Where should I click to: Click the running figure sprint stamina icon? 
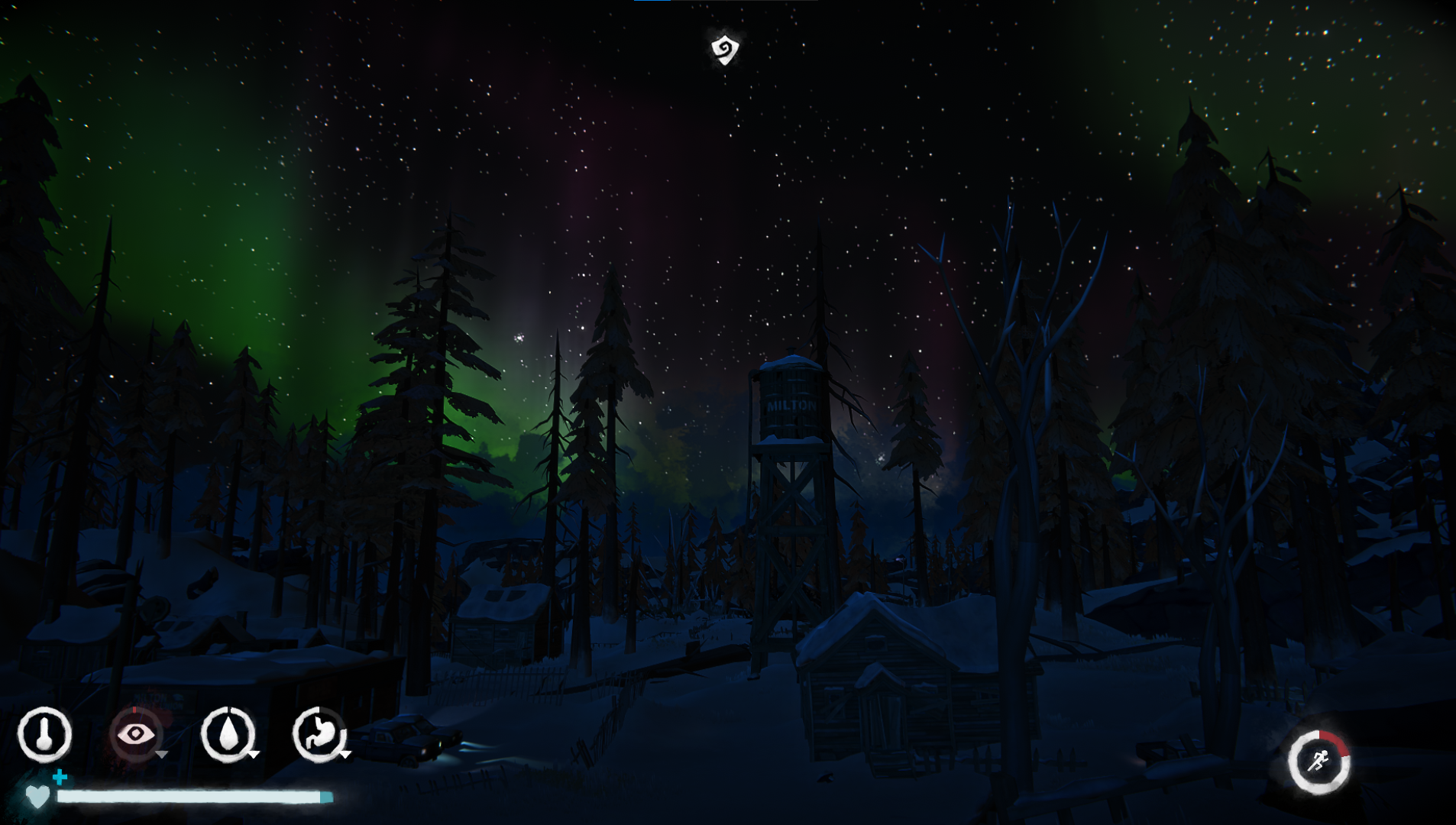tap(1318, 762)
